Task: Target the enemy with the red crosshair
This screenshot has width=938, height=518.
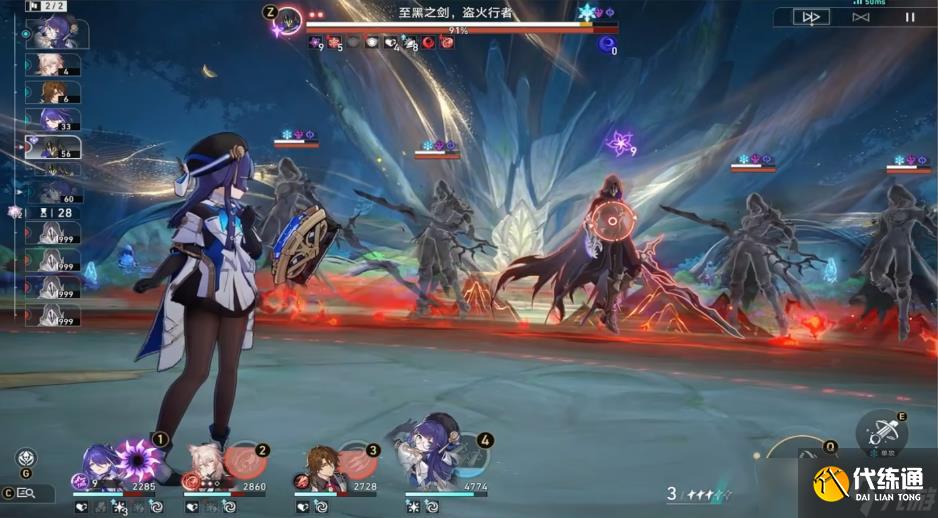Action: [x=609, y=222]
